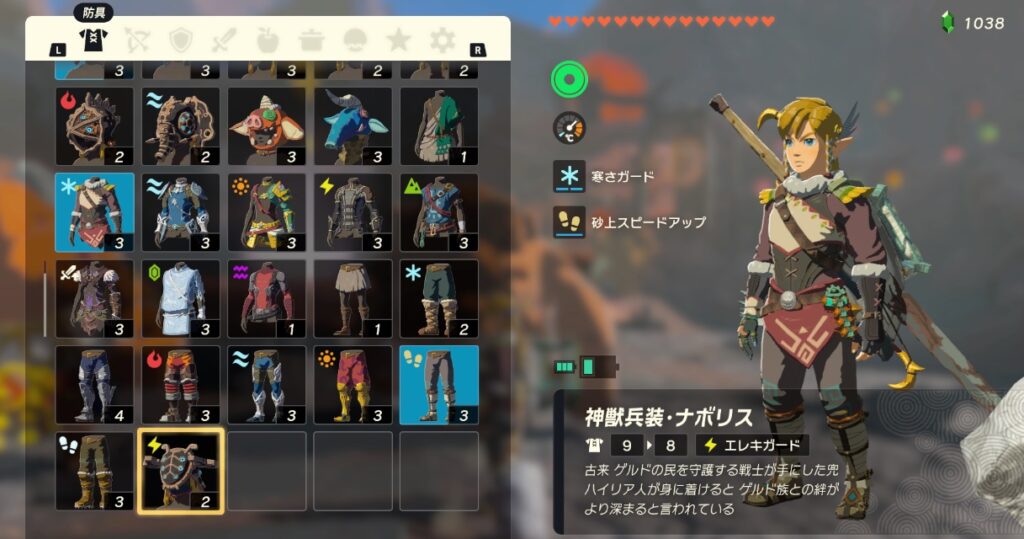Viewport: 1024px width, 539px height.
Task: Select the lightning-resistant dark chest armor
Action: coord(352,212)
